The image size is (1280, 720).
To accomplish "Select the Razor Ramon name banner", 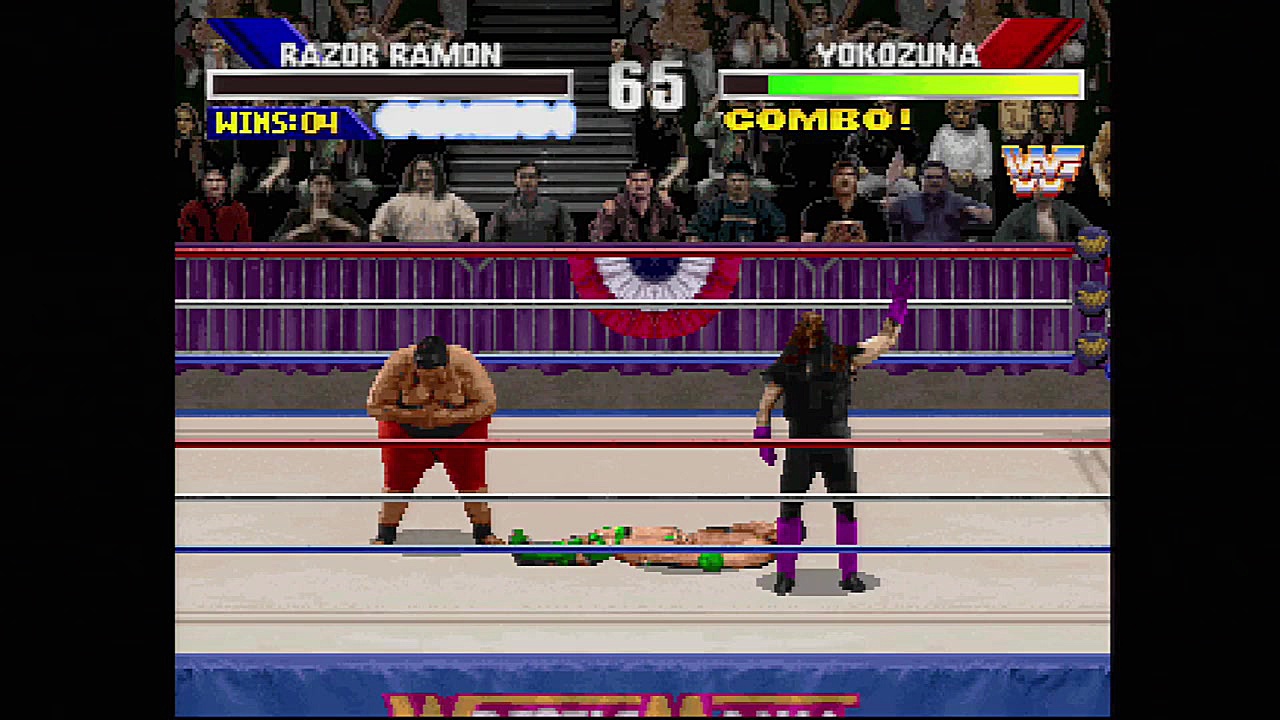I will (x=390, y=55).
